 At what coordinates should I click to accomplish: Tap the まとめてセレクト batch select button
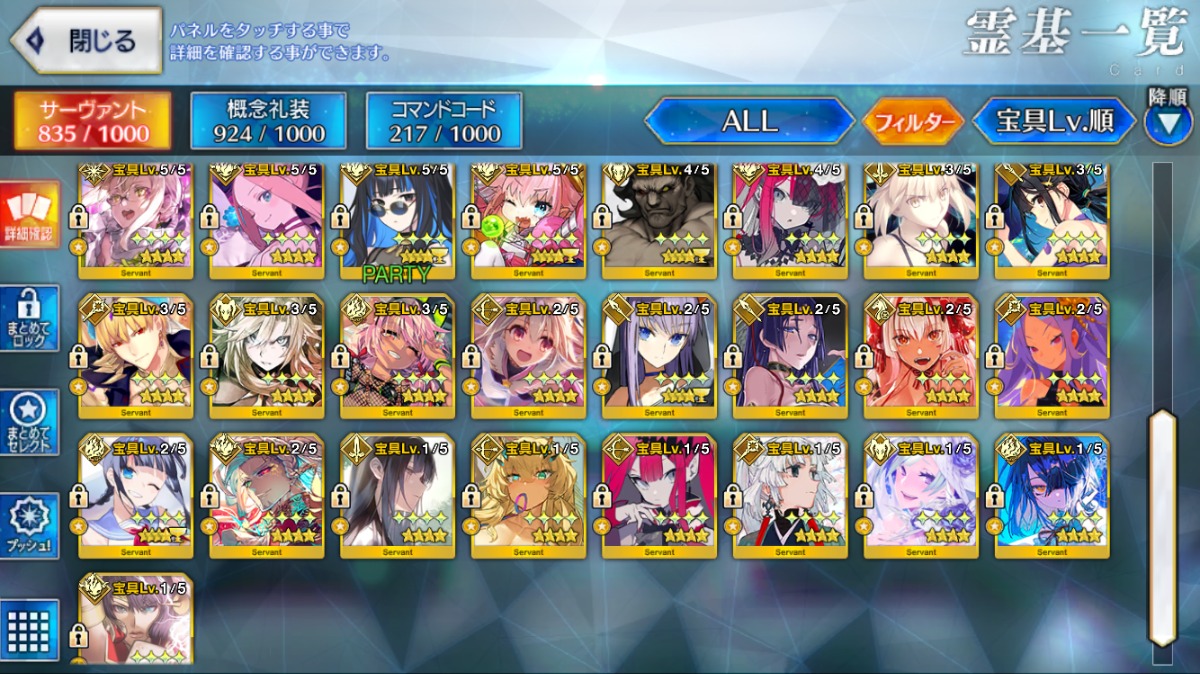(x=29, y=421)
